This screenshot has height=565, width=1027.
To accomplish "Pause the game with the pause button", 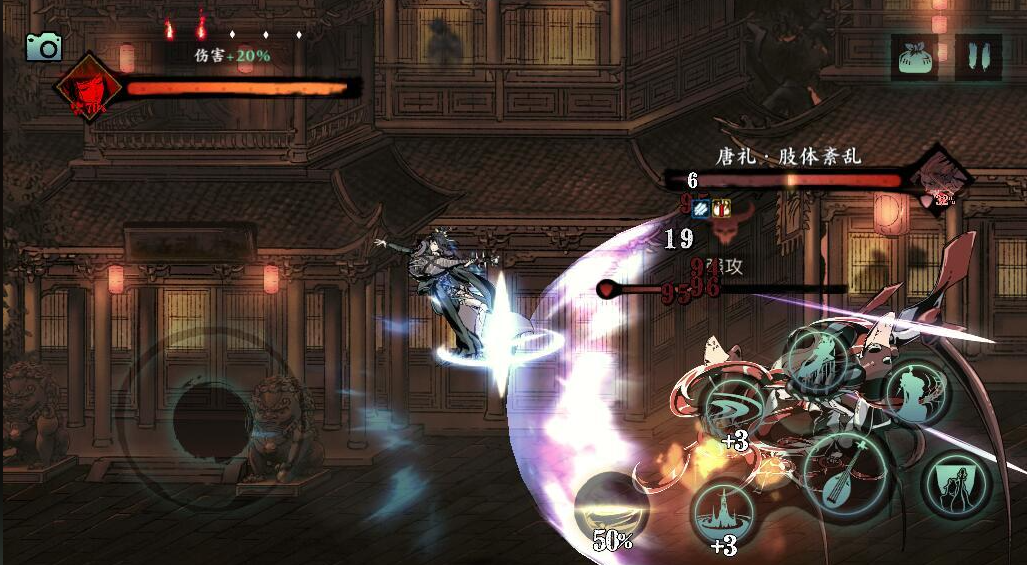I will 978,57.
